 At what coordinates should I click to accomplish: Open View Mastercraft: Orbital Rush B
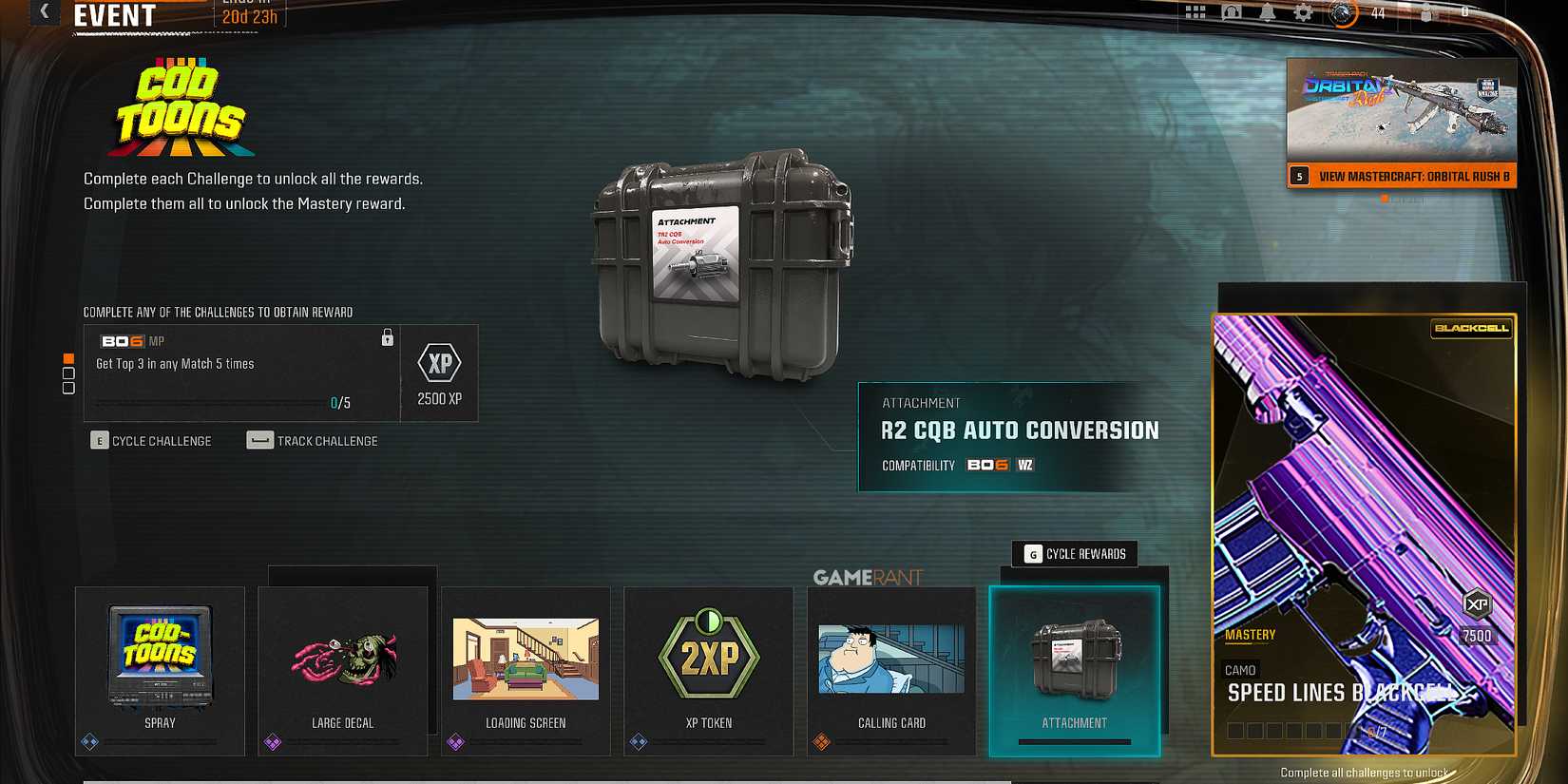coord(1402,176)
